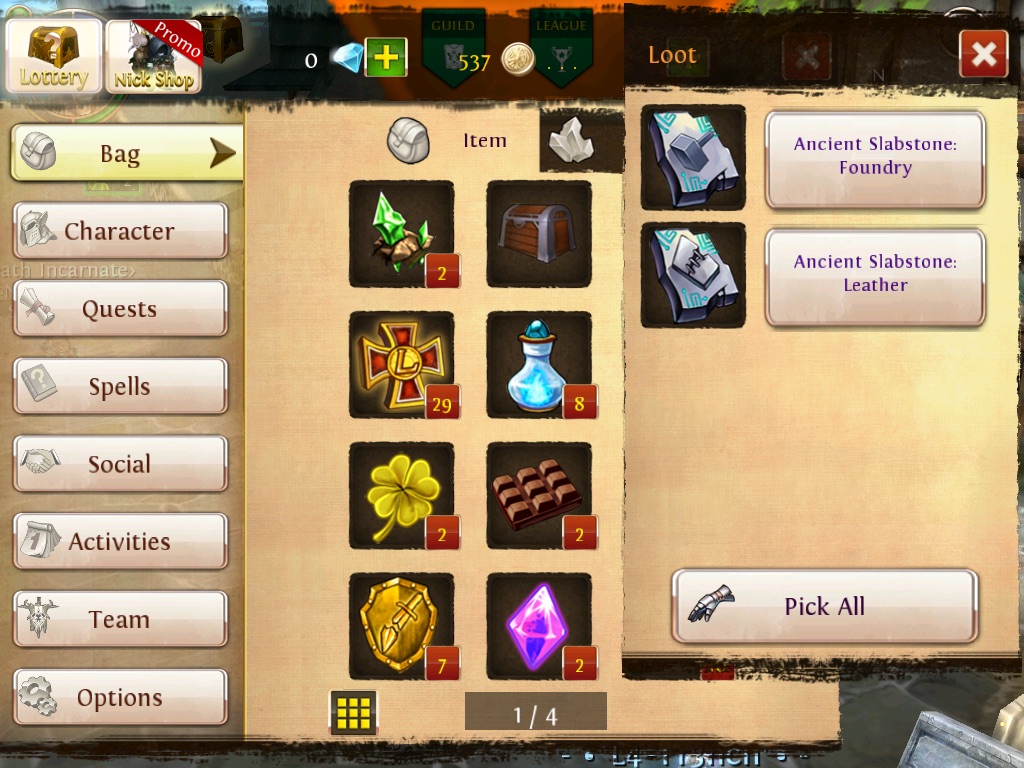Select the Bag menu entry

point(127,154)
